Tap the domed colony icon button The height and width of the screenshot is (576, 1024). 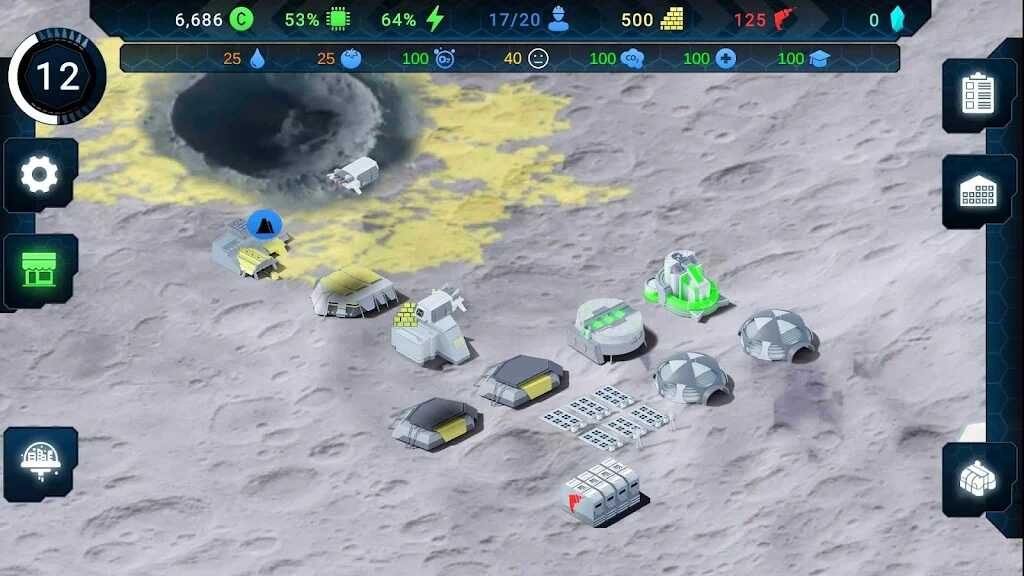[40, 463]
